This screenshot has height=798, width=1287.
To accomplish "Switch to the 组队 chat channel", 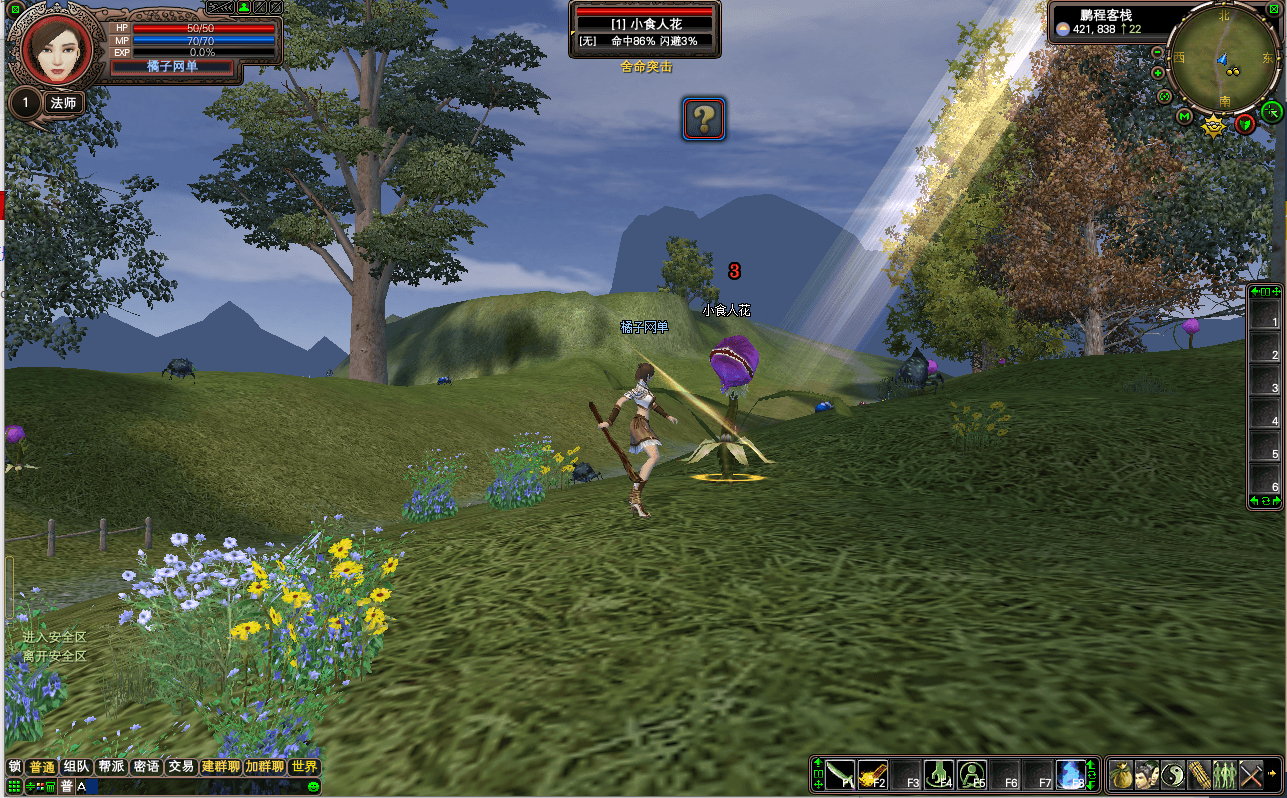I will pyautogui.click(x=76, y=767).
